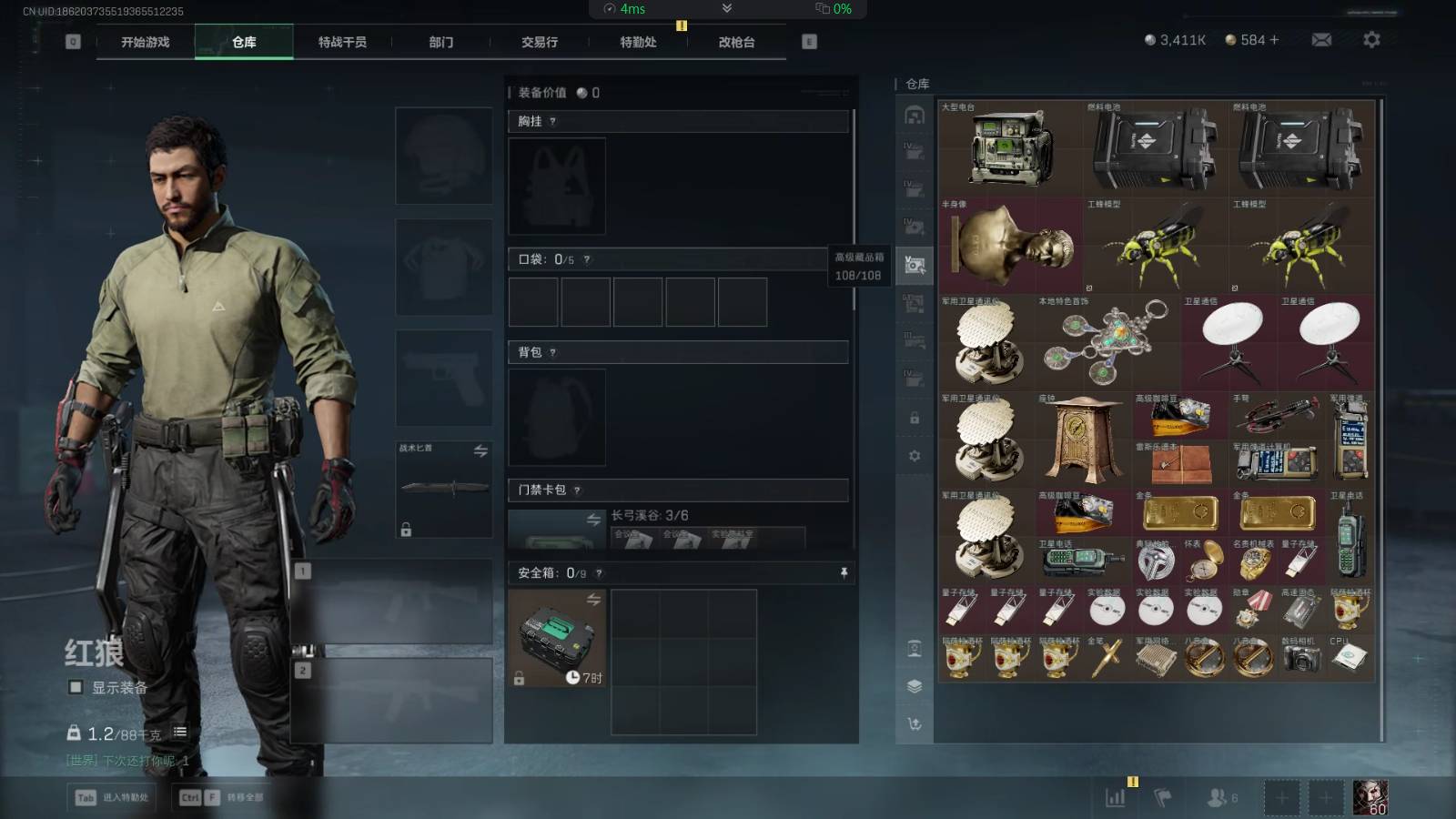Pick the golden bust statue item
The height and width of the screenshot is (819, 1456).
(x=1010, y=246)
